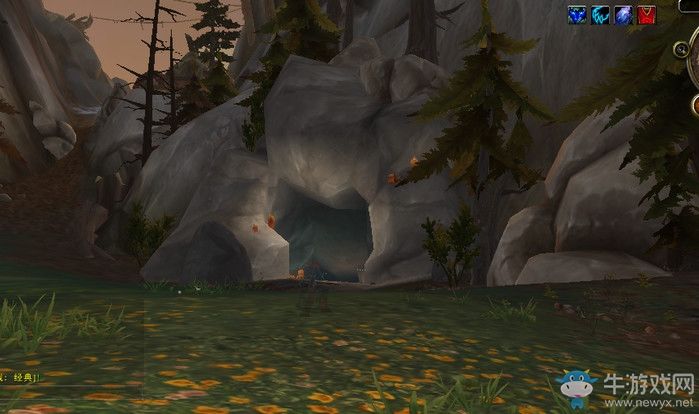Viewport: 699px width, 414px height.
Task: Click the yellow chat message text
Action: [18, 378]
